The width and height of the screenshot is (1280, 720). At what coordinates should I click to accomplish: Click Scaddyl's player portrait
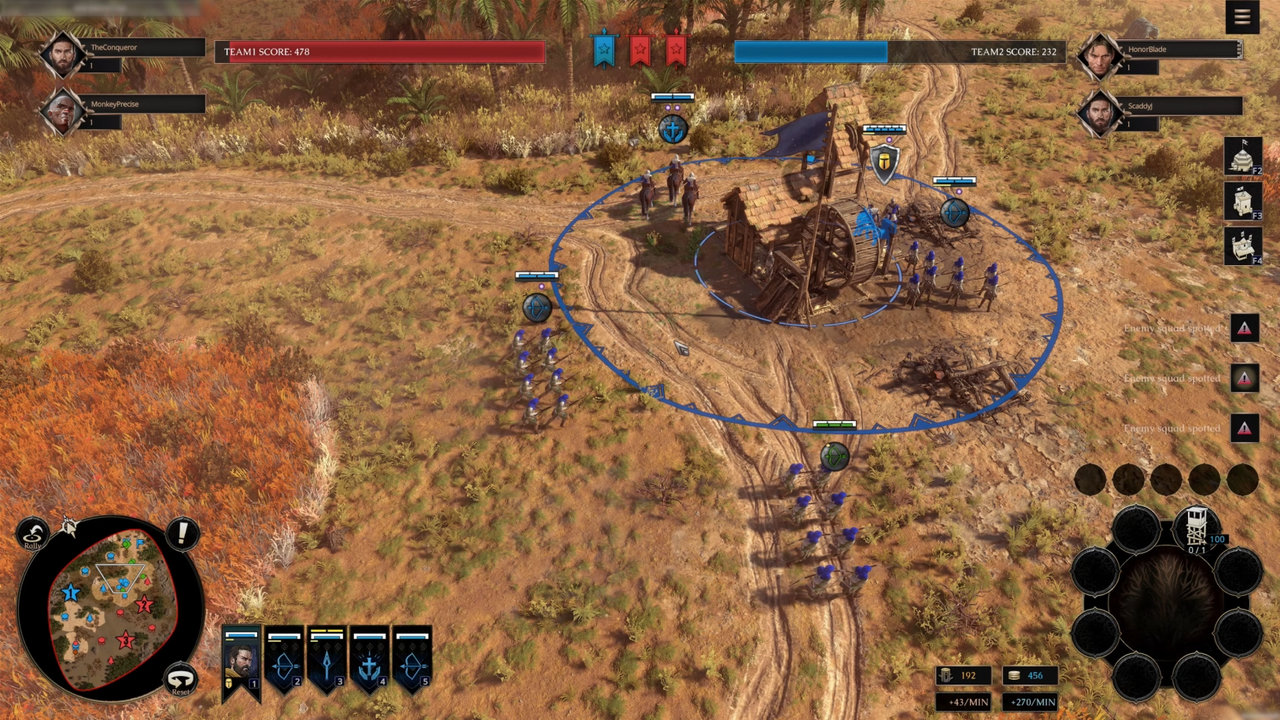pyautogui.click(x=1100, y=112)
